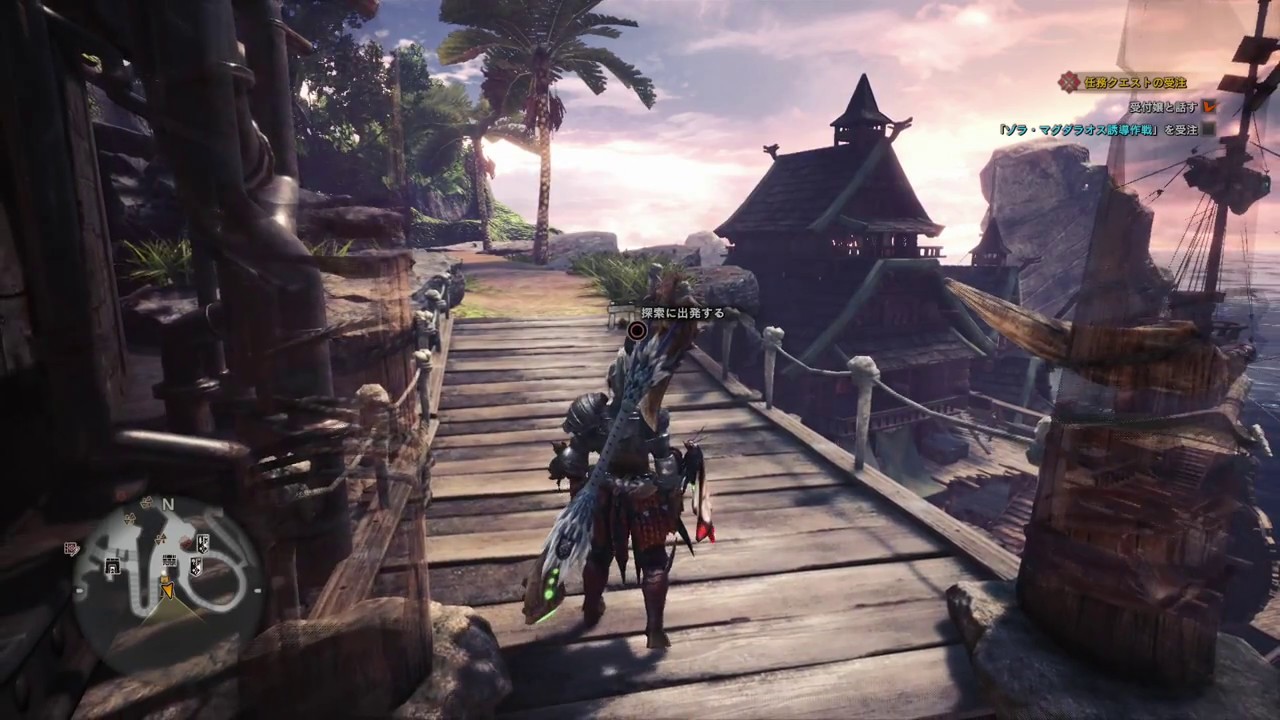
Task: Select the 受付嬢と話す objective line
Action: (1162, 107)
